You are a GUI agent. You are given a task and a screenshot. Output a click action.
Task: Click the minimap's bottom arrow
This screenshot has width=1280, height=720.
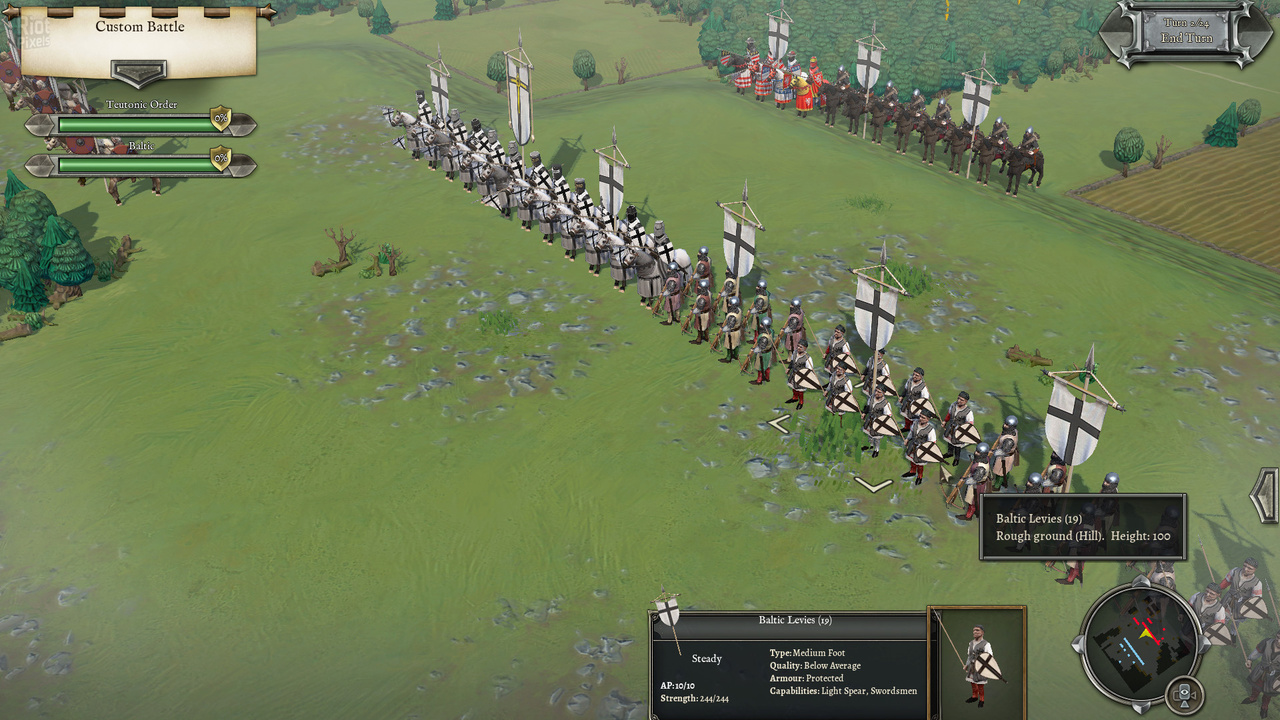click(1141, 705)
